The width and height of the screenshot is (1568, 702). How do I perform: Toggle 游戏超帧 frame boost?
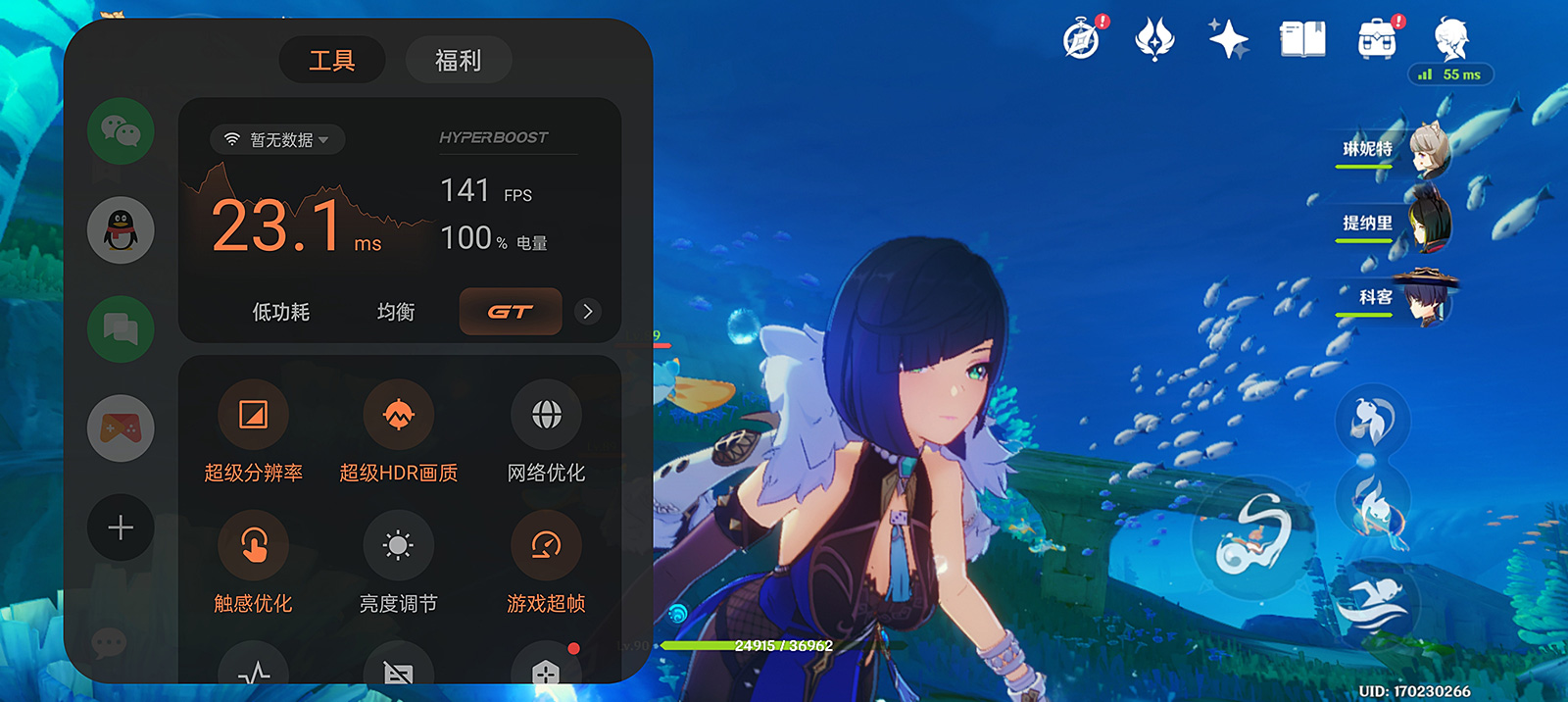[x=546, y=545]
